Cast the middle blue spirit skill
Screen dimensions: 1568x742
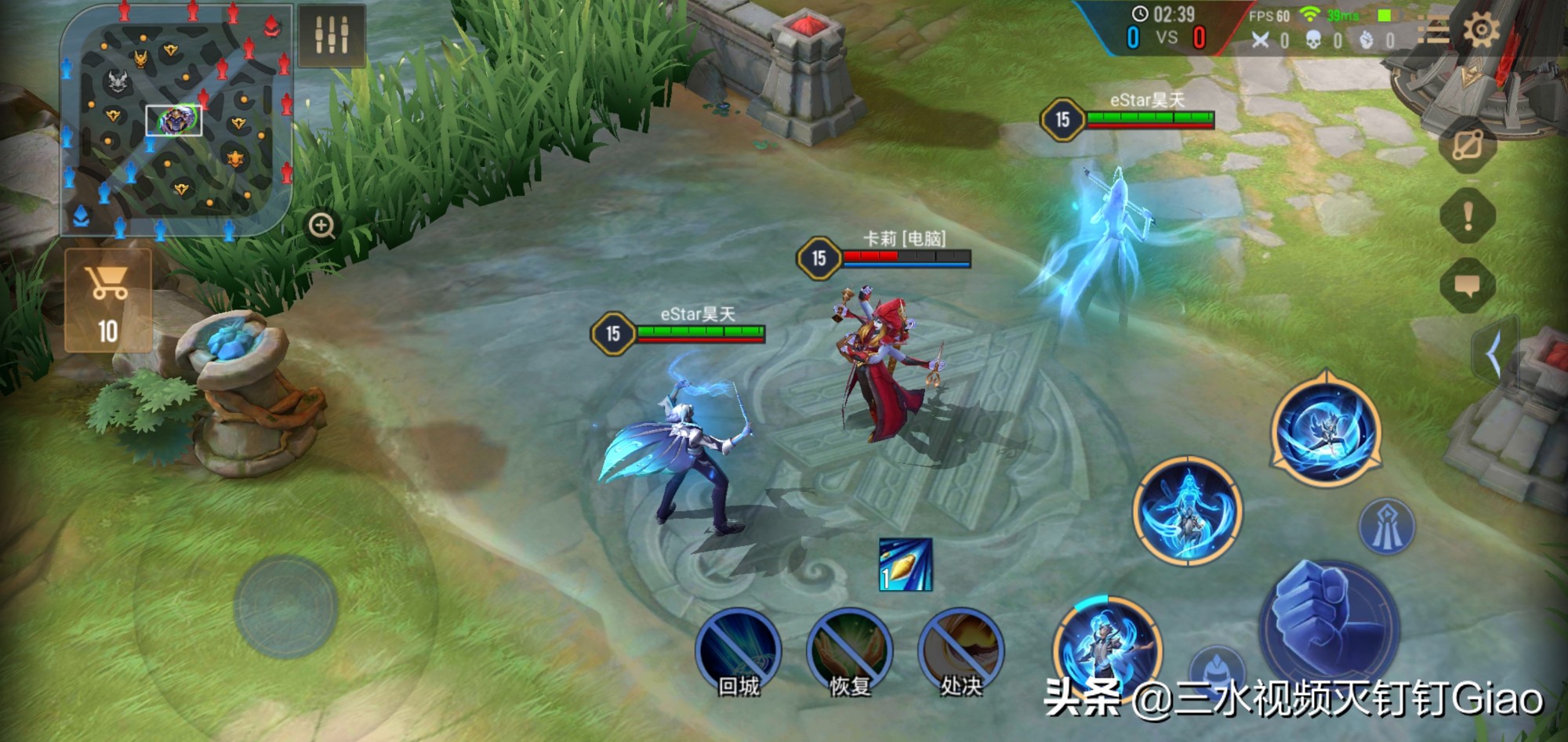tap(1187, 510)
